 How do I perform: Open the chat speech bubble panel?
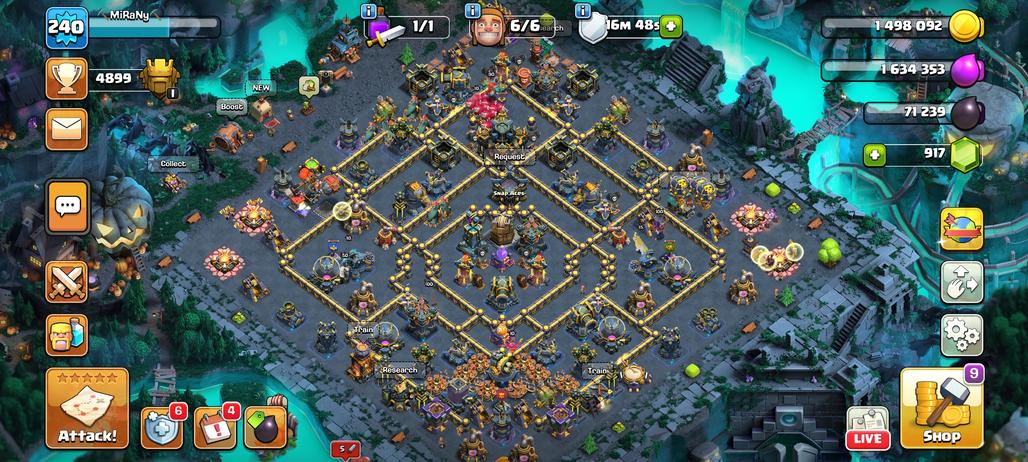67,207
